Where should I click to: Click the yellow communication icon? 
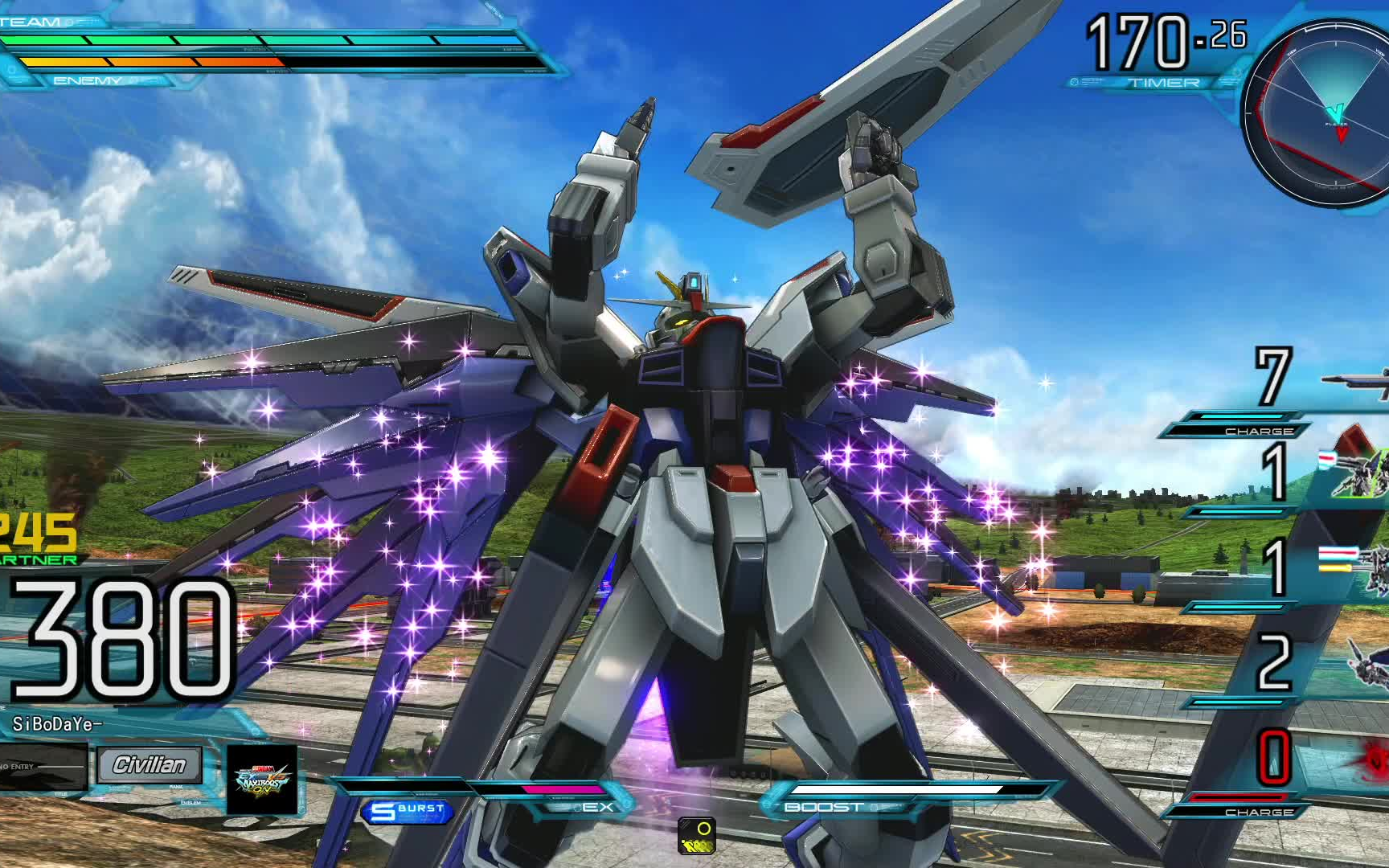[696, 836]
